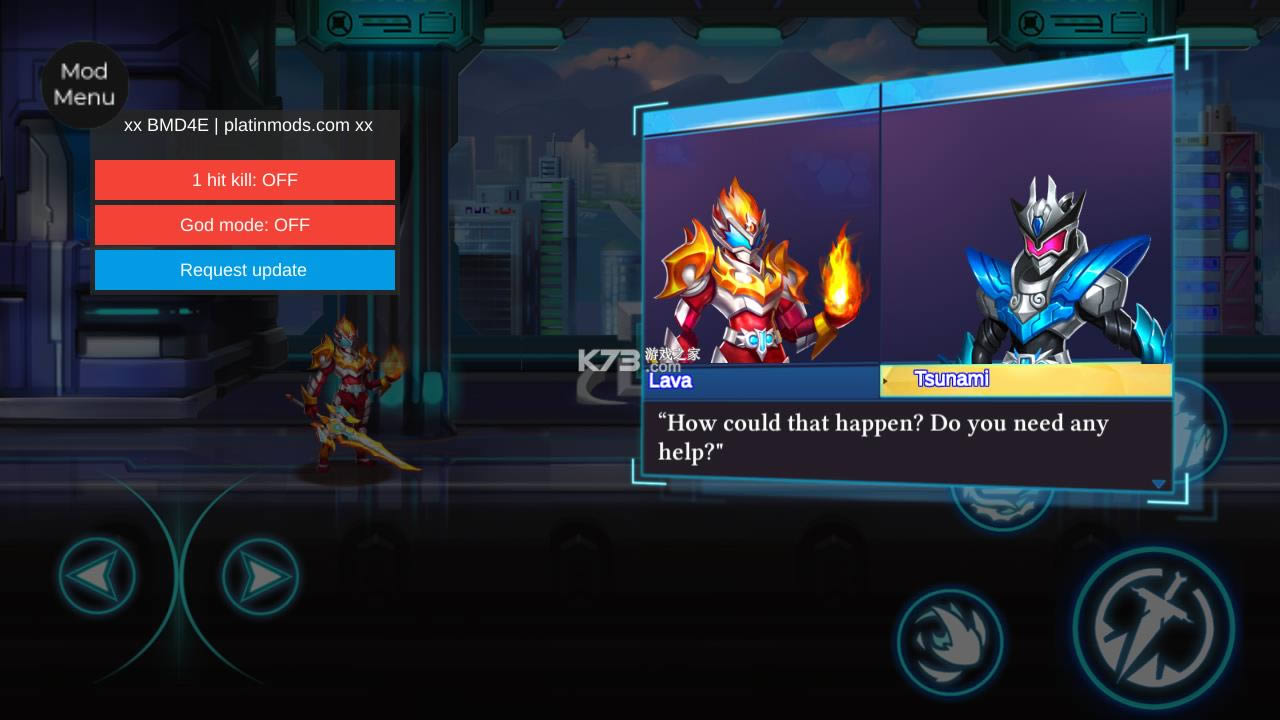Tap the yellow arrow beside Tsunami's name
The image size is (1280, 720).
(884, 380)
